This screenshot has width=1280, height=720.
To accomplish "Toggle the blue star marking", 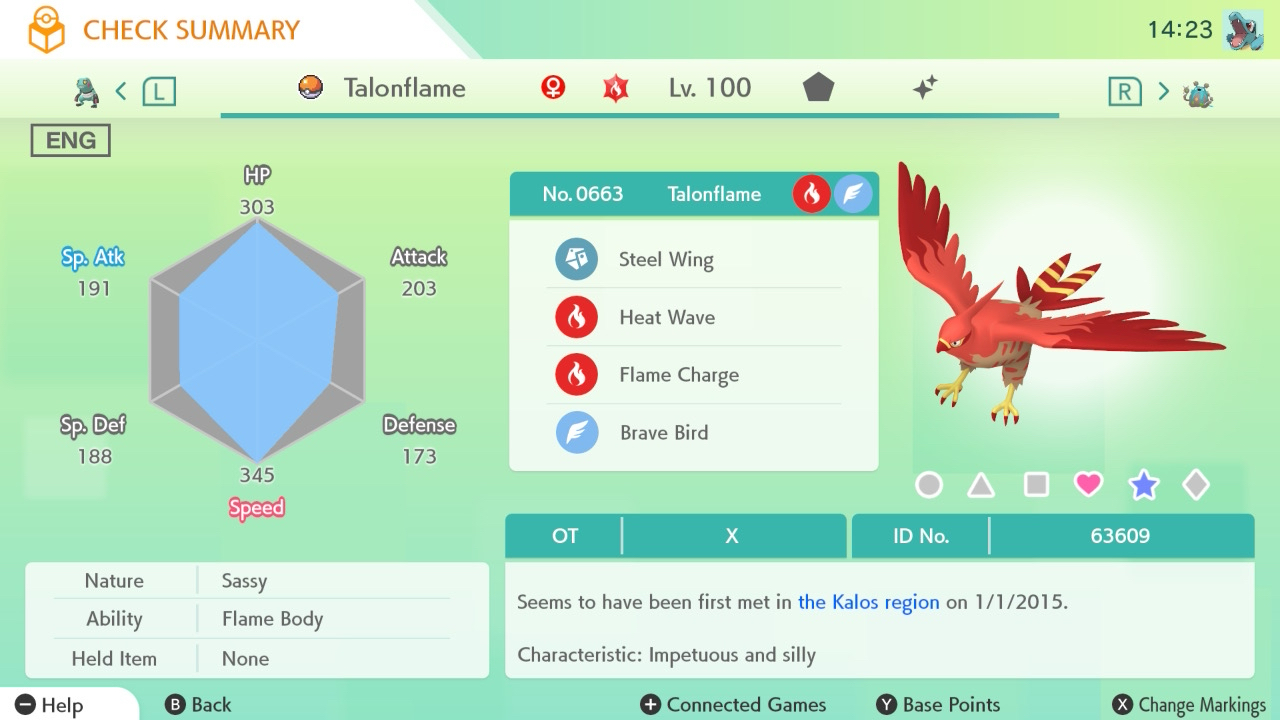I will pyautogui.click(x=1143, y=486).
